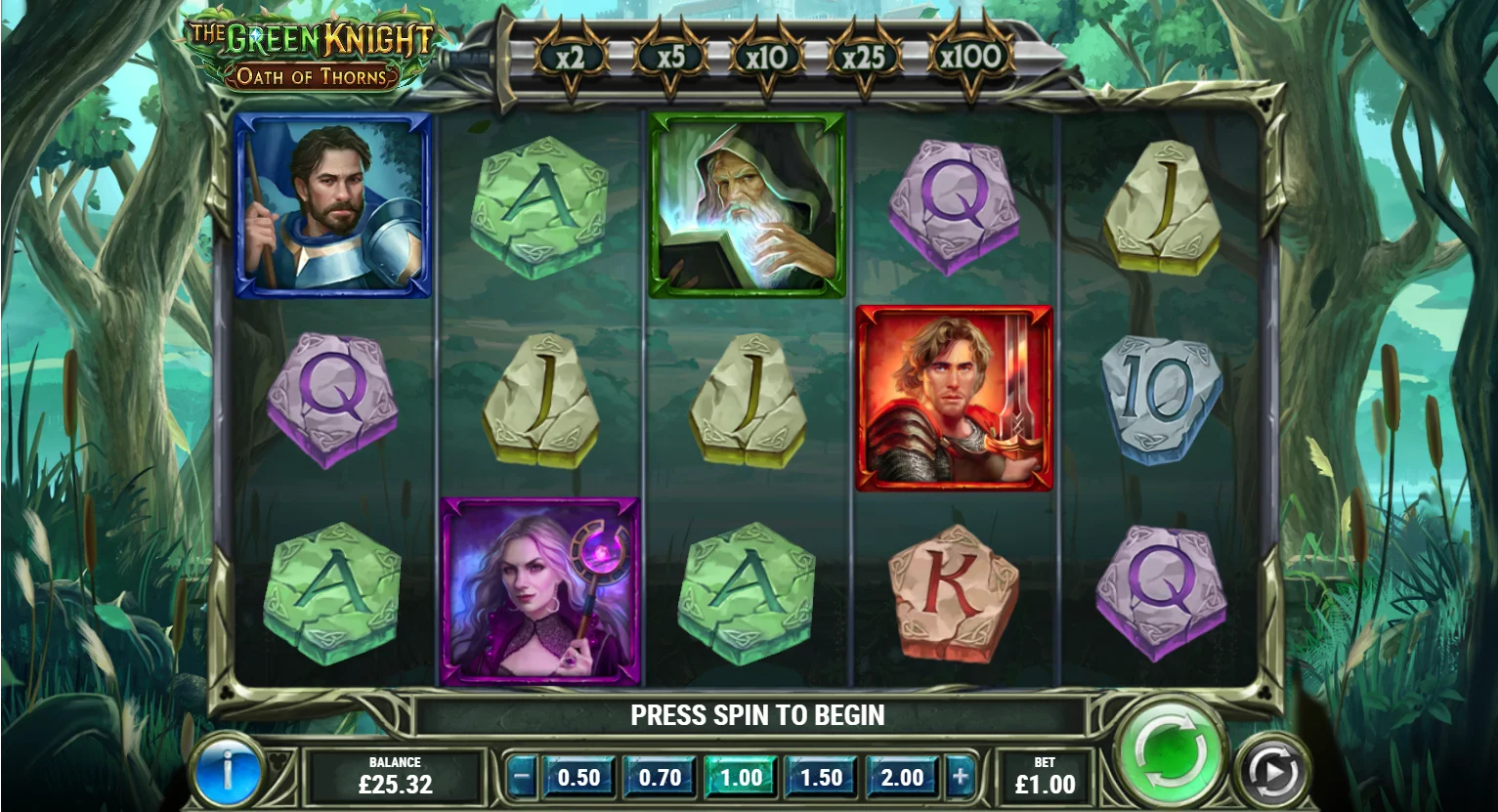Decrease the bet with the minus button
Image resolution: width=1498 pixels, height=812 pixels.
pyautogui.click(x=523, y=778)
